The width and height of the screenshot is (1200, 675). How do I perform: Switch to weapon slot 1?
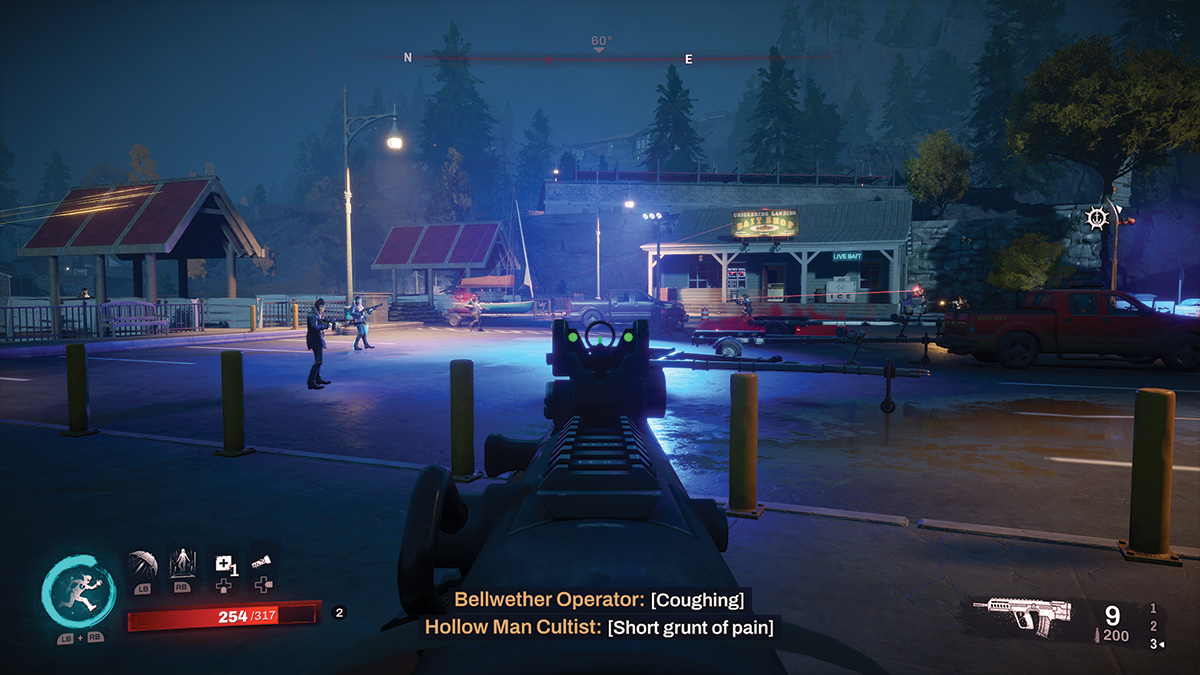tap(1154, 608)
